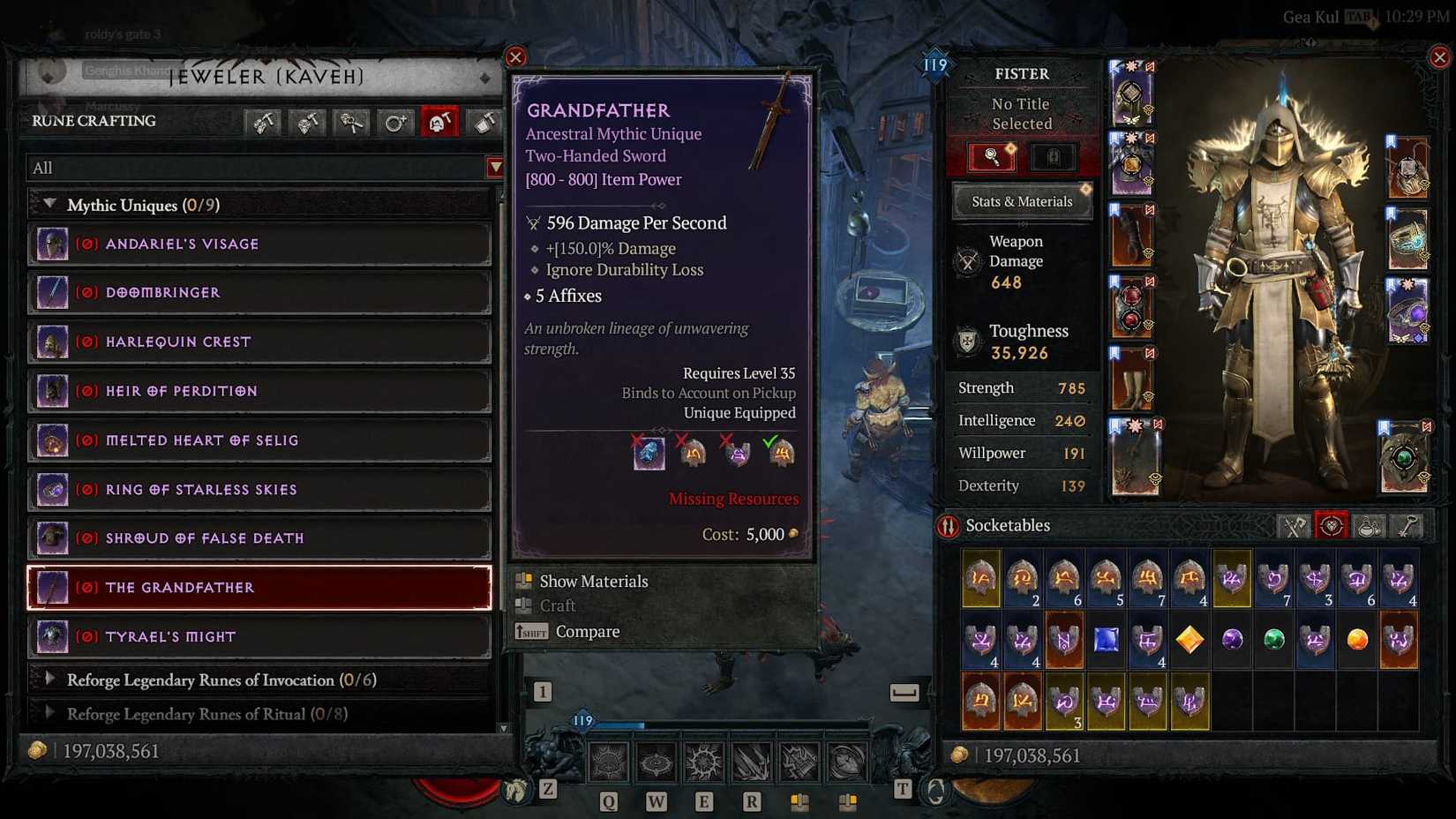The width and height of the screenshot is (1456, 819).
Task: Click Show Materials for the Grandfather
Action: [593, 581]
